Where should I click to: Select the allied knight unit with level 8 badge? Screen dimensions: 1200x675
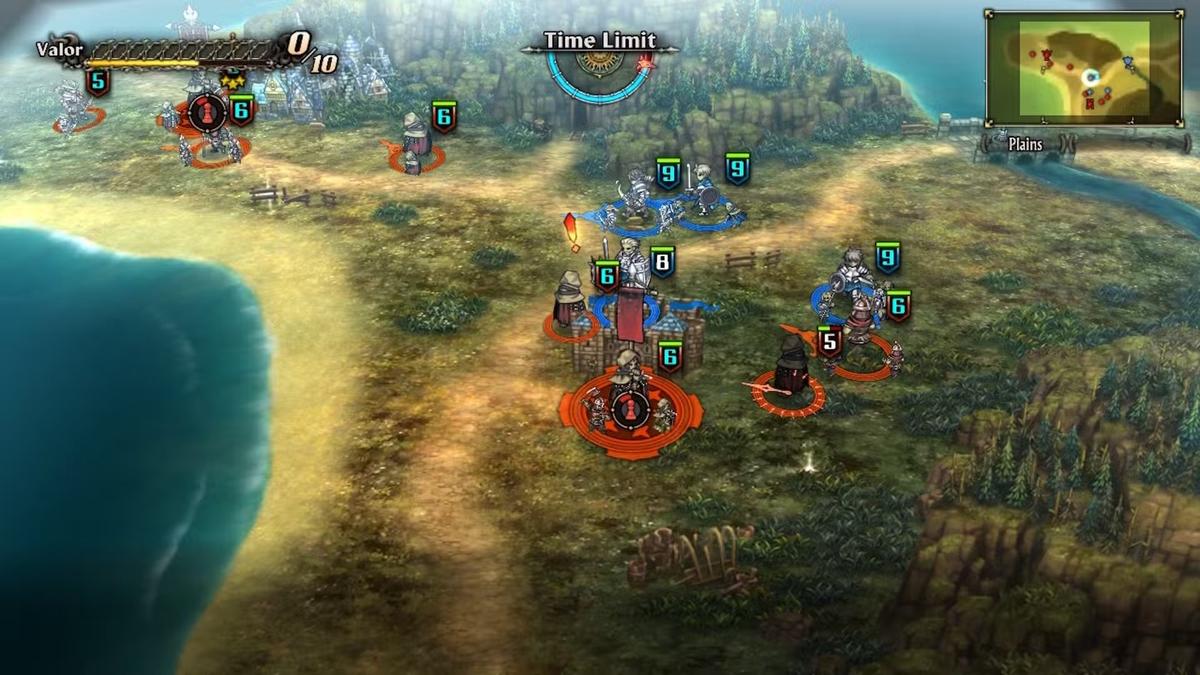[x=632, y=265]
